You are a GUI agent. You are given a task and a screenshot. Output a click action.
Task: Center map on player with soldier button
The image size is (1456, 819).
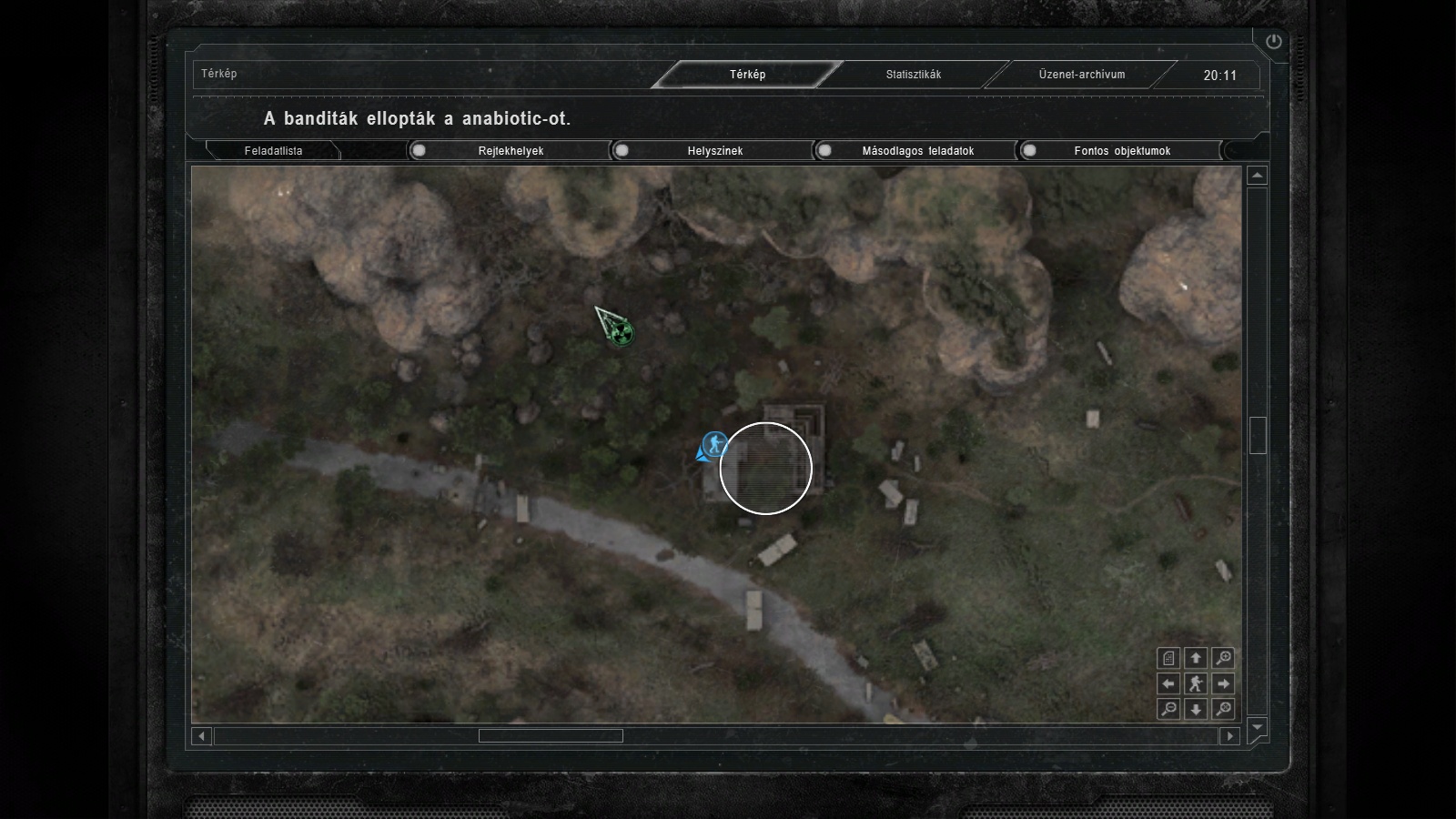[x=1196, y=683]
